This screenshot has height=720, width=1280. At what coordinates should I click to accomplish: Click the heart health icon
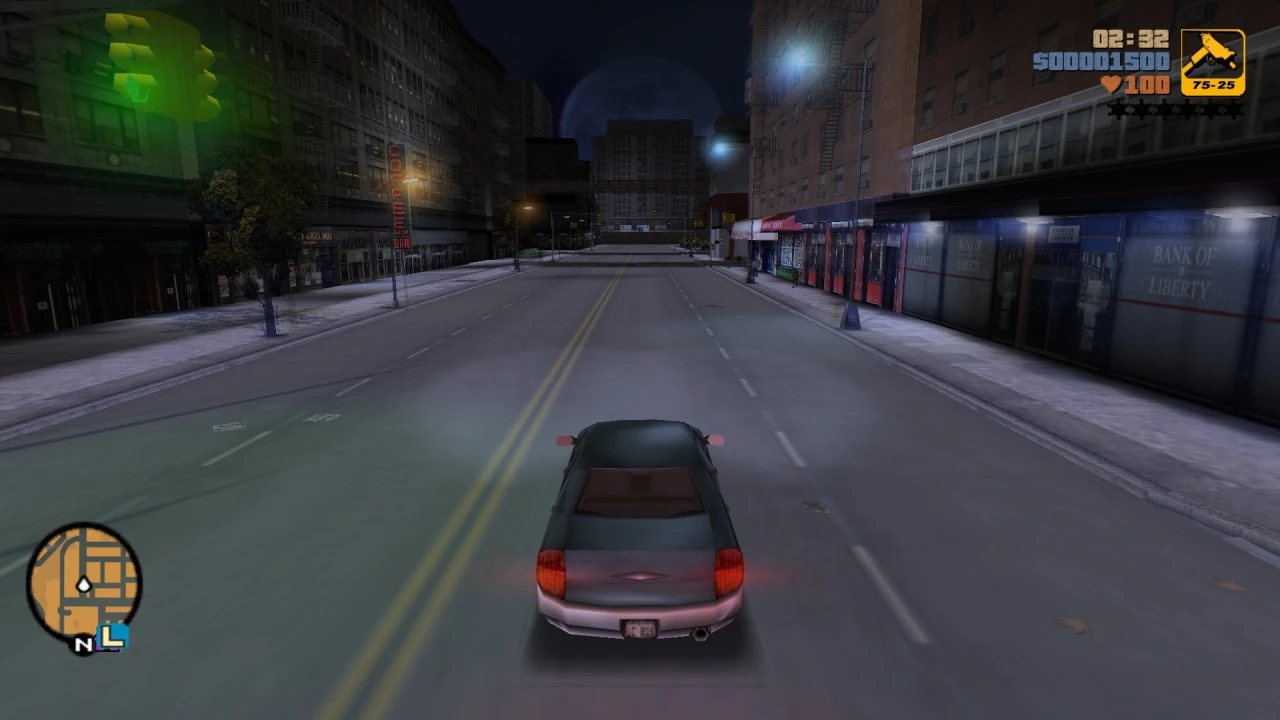1112,83
